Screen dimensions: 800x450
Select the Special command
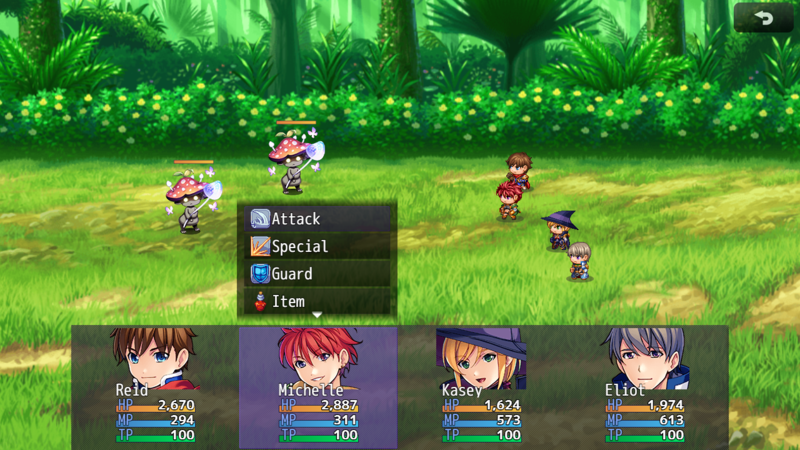[317, 246]
